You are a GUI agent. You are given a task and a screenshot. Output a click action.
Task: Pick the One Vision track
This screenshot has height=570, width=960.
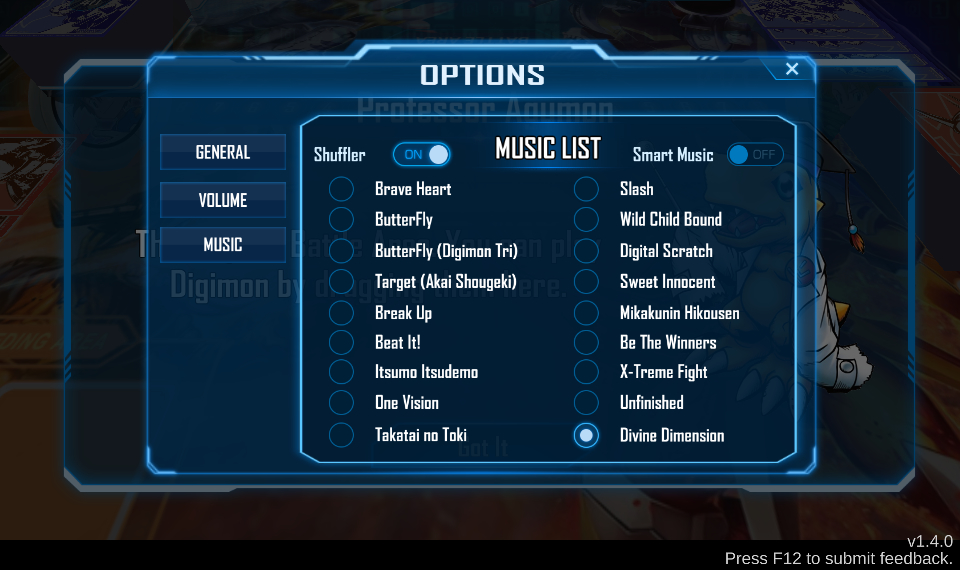point(342,403)
